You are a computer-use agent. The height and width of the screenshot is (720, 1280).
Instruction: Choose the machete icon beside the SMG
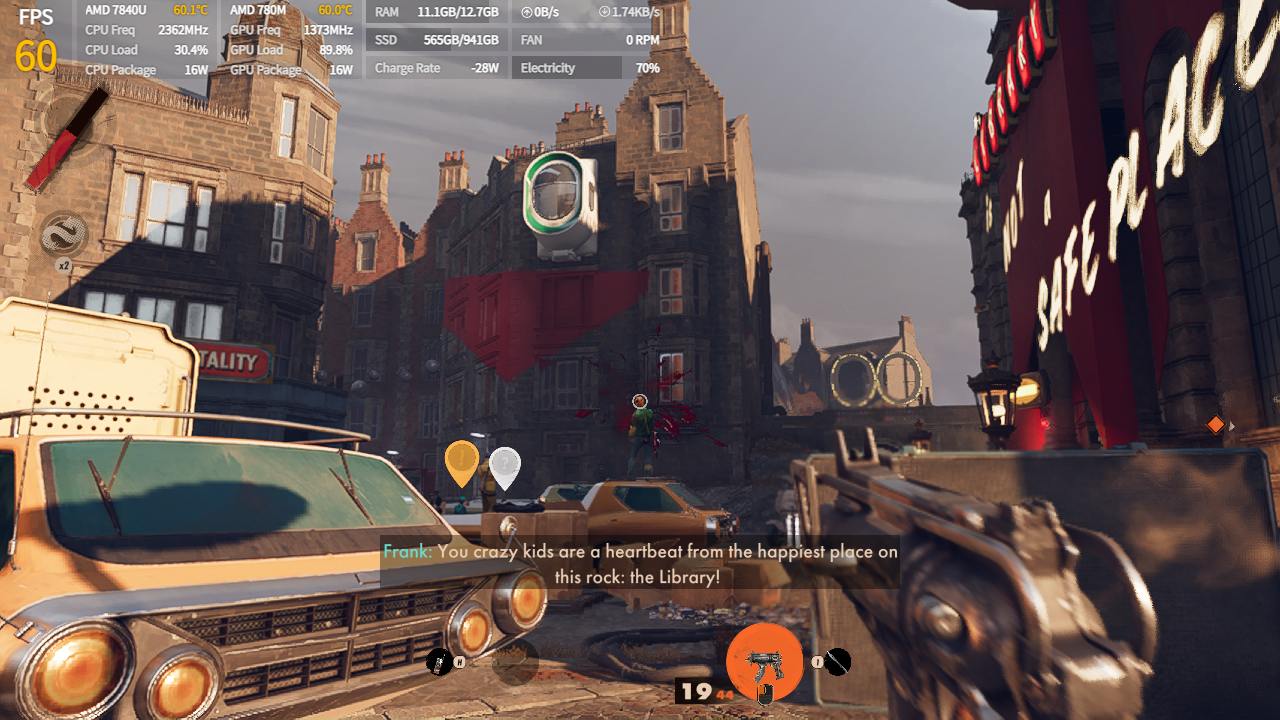tap(838, 661)
